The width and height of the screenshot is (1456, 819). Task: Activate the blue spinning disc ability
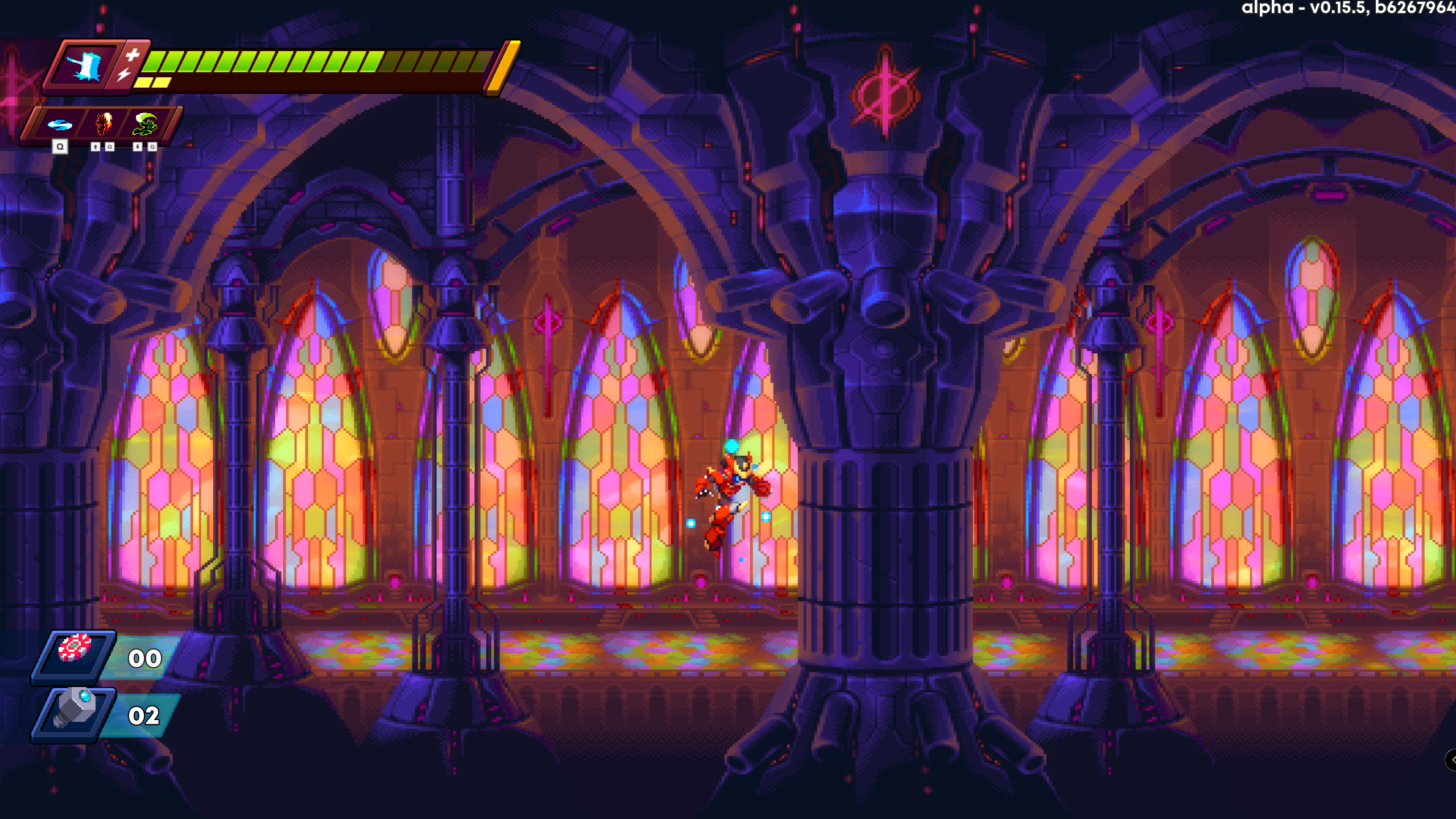(60, 125)
